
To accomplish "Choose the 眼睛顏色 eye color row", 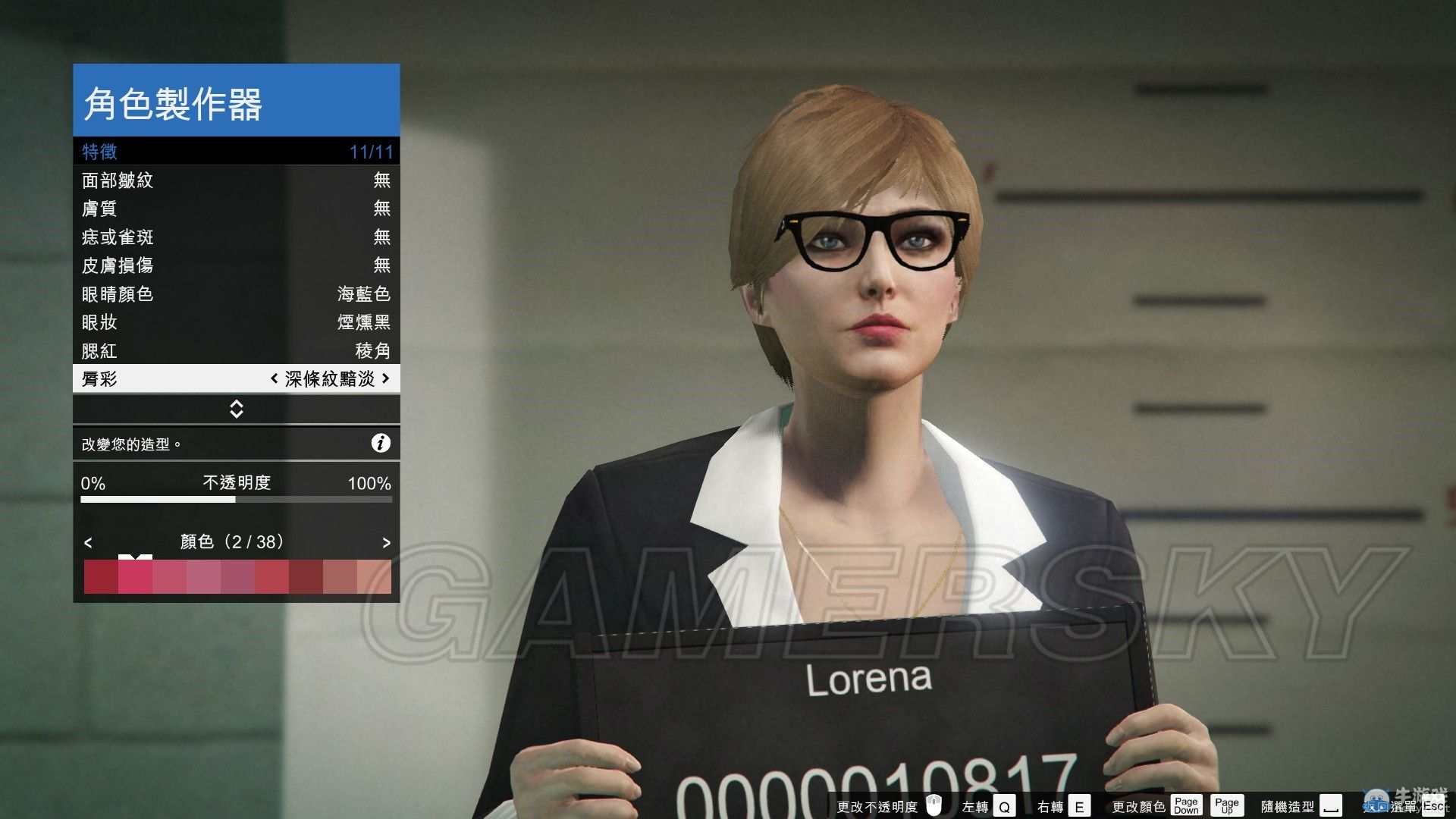I will [x=236, y=294].
